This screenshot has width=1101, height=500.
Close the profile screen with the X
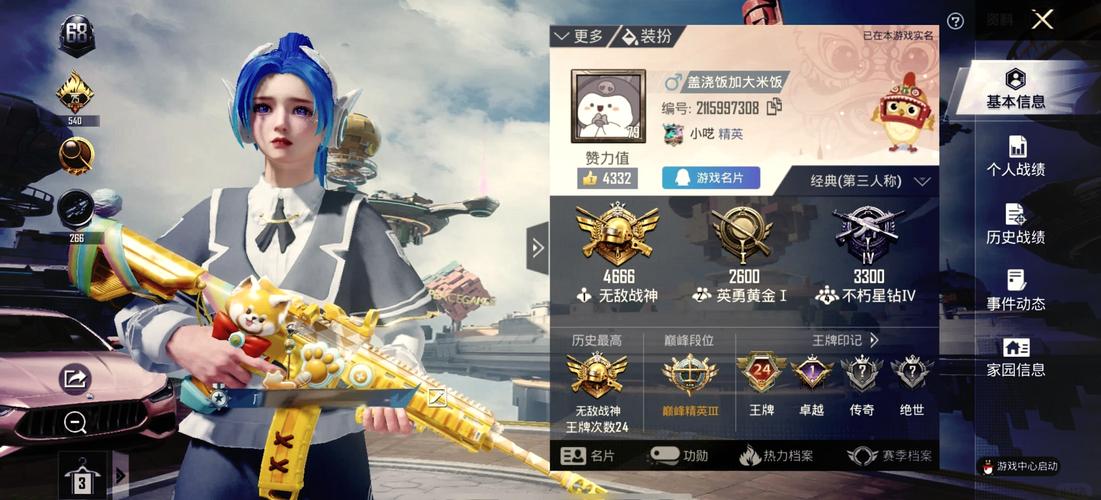tap(1043, 20)
